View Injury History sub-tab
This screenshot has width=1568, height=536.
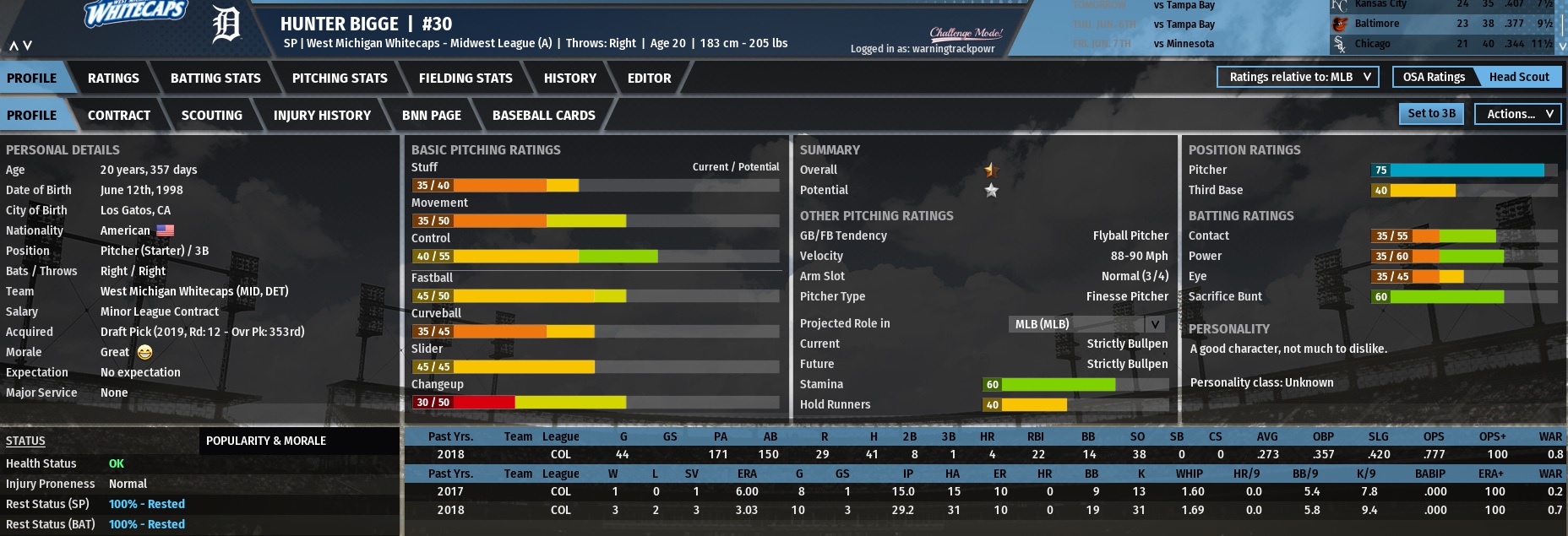[322, 115]
